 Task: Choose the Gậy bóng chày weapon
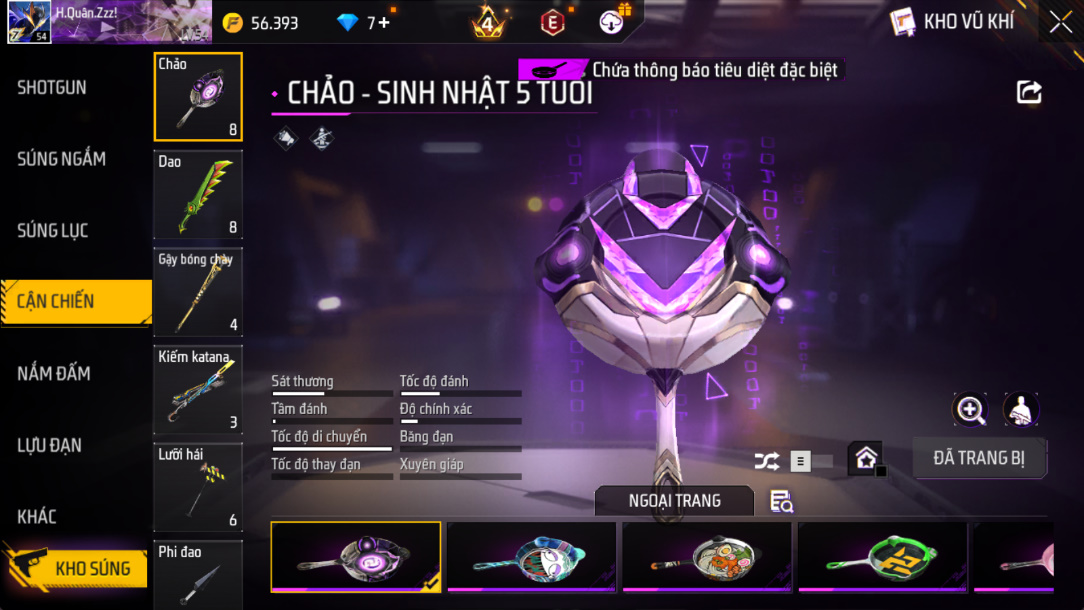[x=198, y=291]
